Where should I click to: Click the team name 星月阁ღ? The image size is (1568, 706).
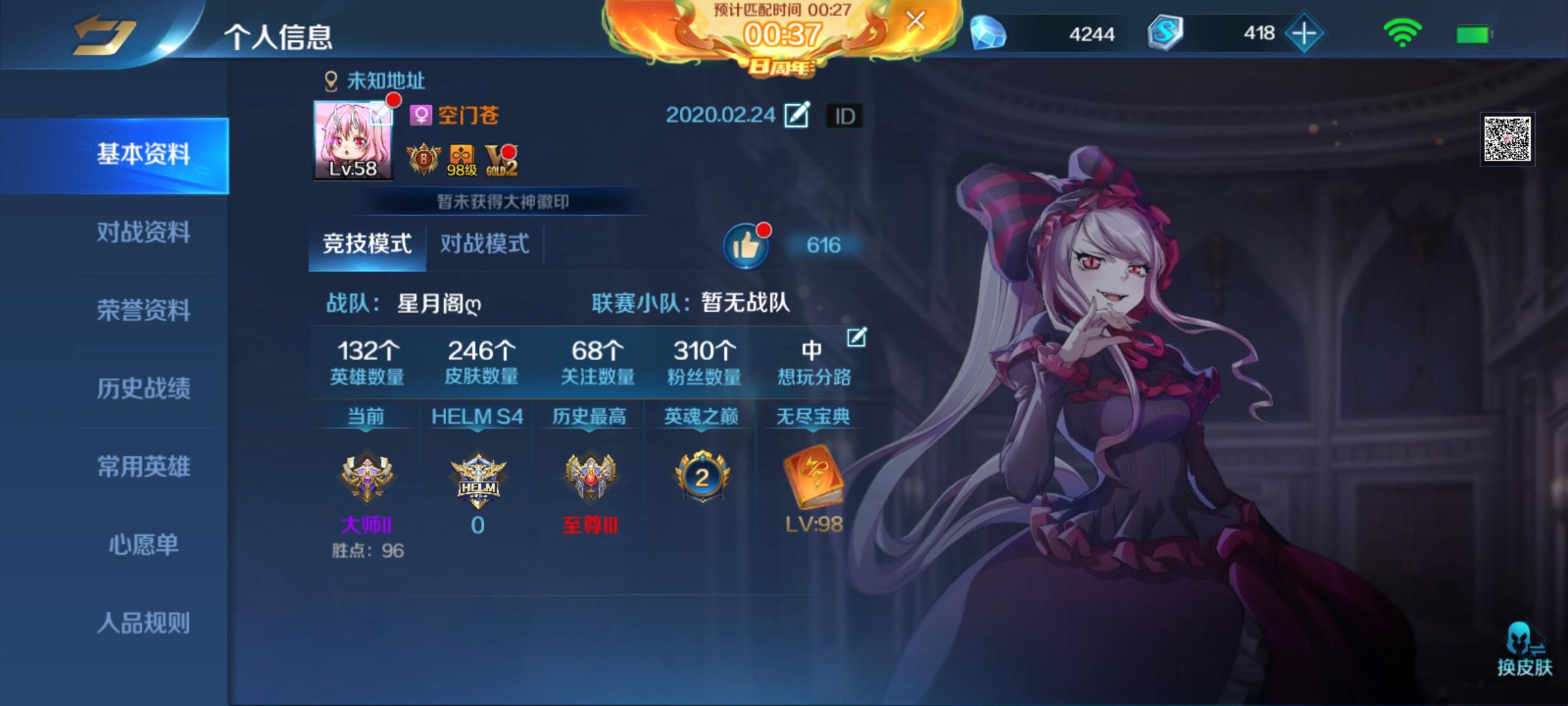point(438,303)
